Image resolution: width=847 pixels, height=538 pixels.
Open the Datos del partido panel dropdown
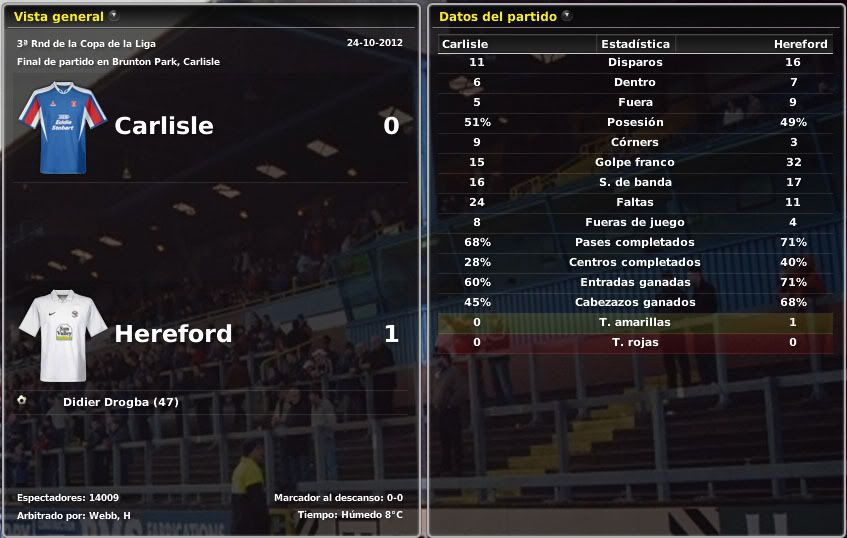(567, 16)
